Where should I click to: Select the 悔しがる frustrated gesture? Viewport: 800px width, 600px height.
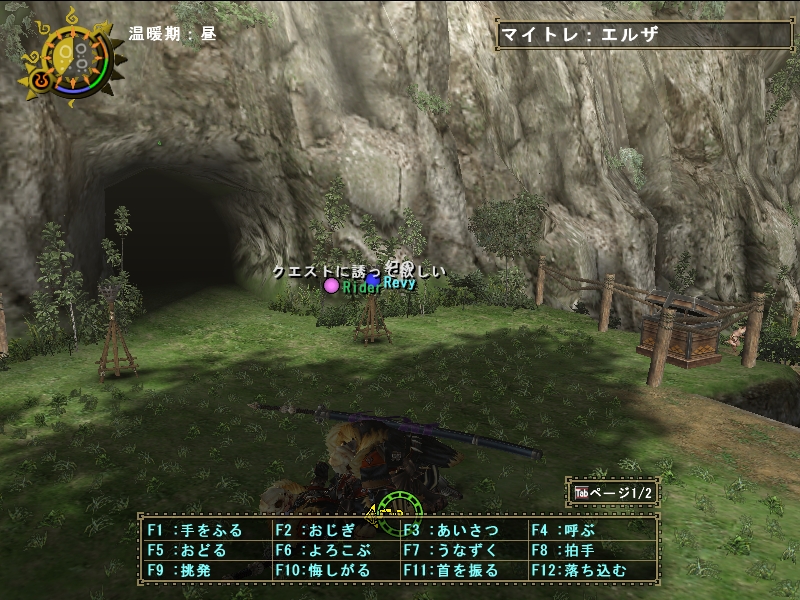[333, 571]
